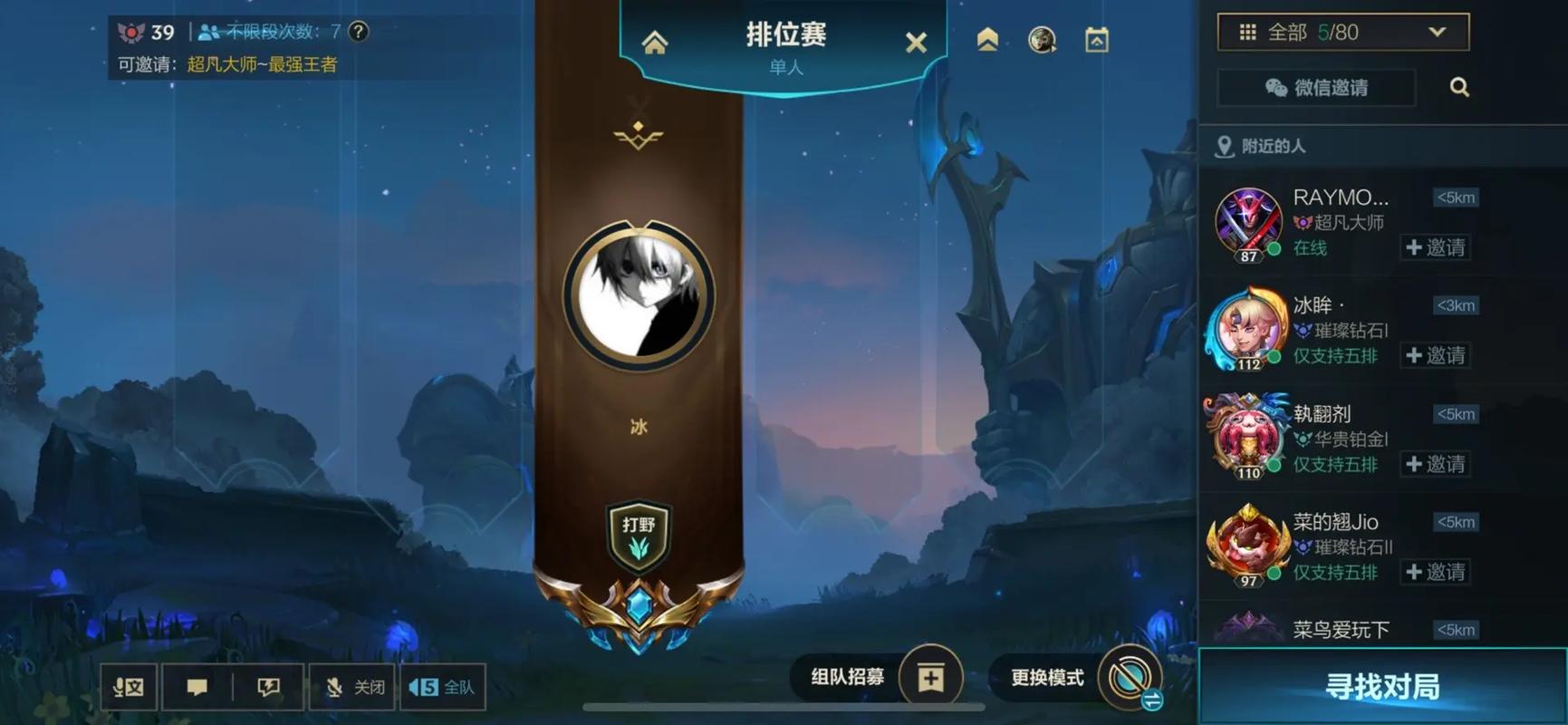This screenshot has height=725, width=1568.
Task: Click 邀请 next to player RAYMO
Action: (x=1436, y=247)
